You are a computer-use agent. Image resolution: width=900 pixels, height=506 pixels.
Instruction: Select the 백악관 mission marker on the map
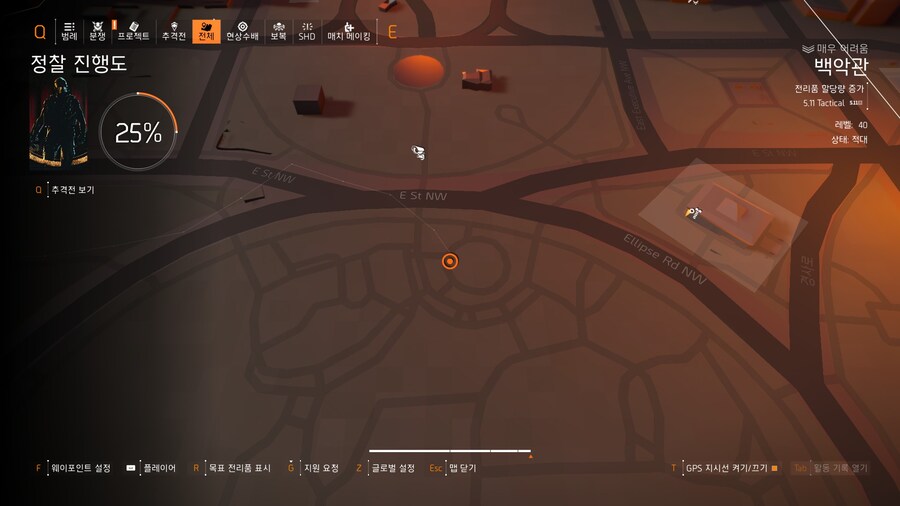(692, 212)
